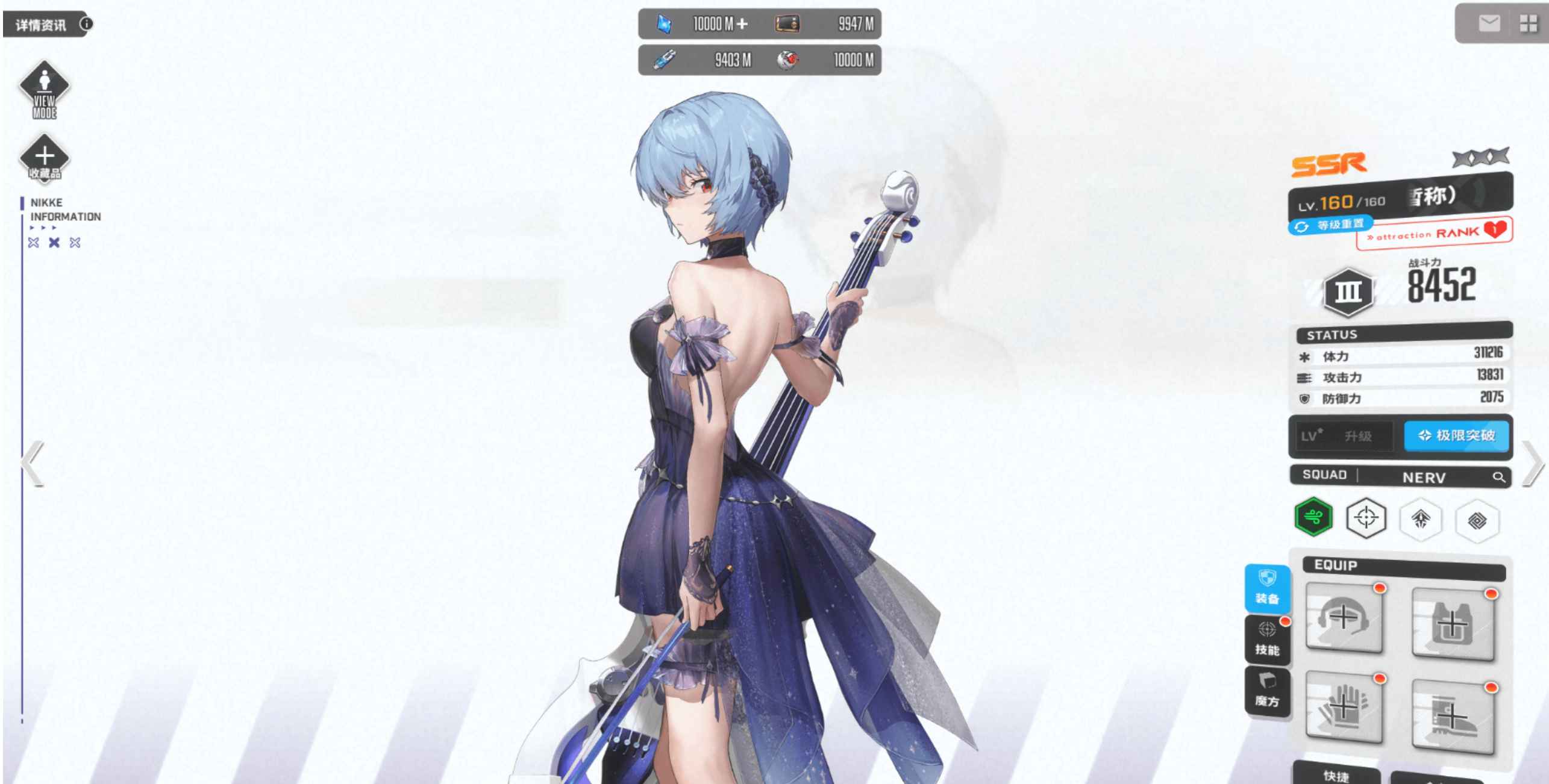Click the empty gloves equipment slot
This screenshot has width=1549, height=784.
pos(1344,708)
